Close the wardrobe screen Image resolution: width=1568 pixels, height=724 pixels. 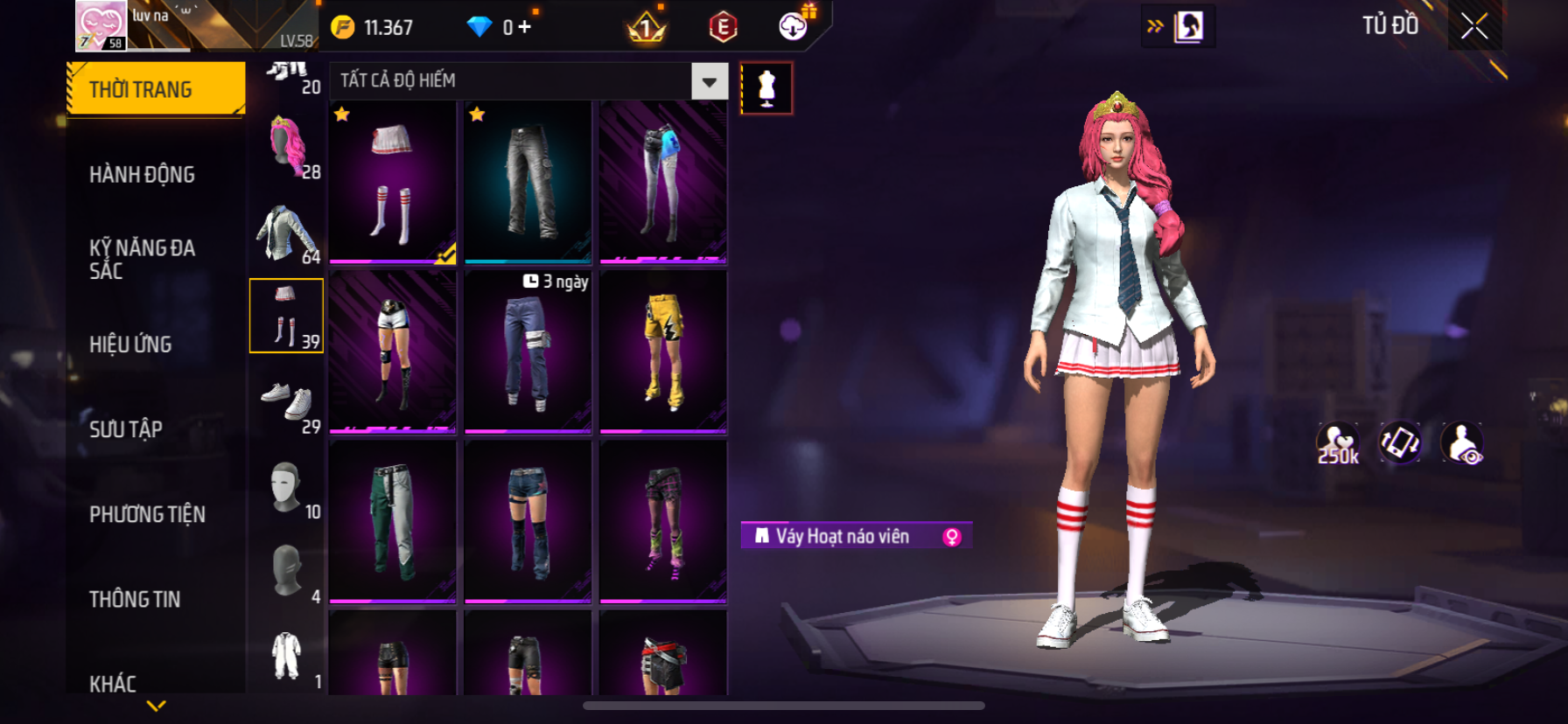coord(1474,27)
